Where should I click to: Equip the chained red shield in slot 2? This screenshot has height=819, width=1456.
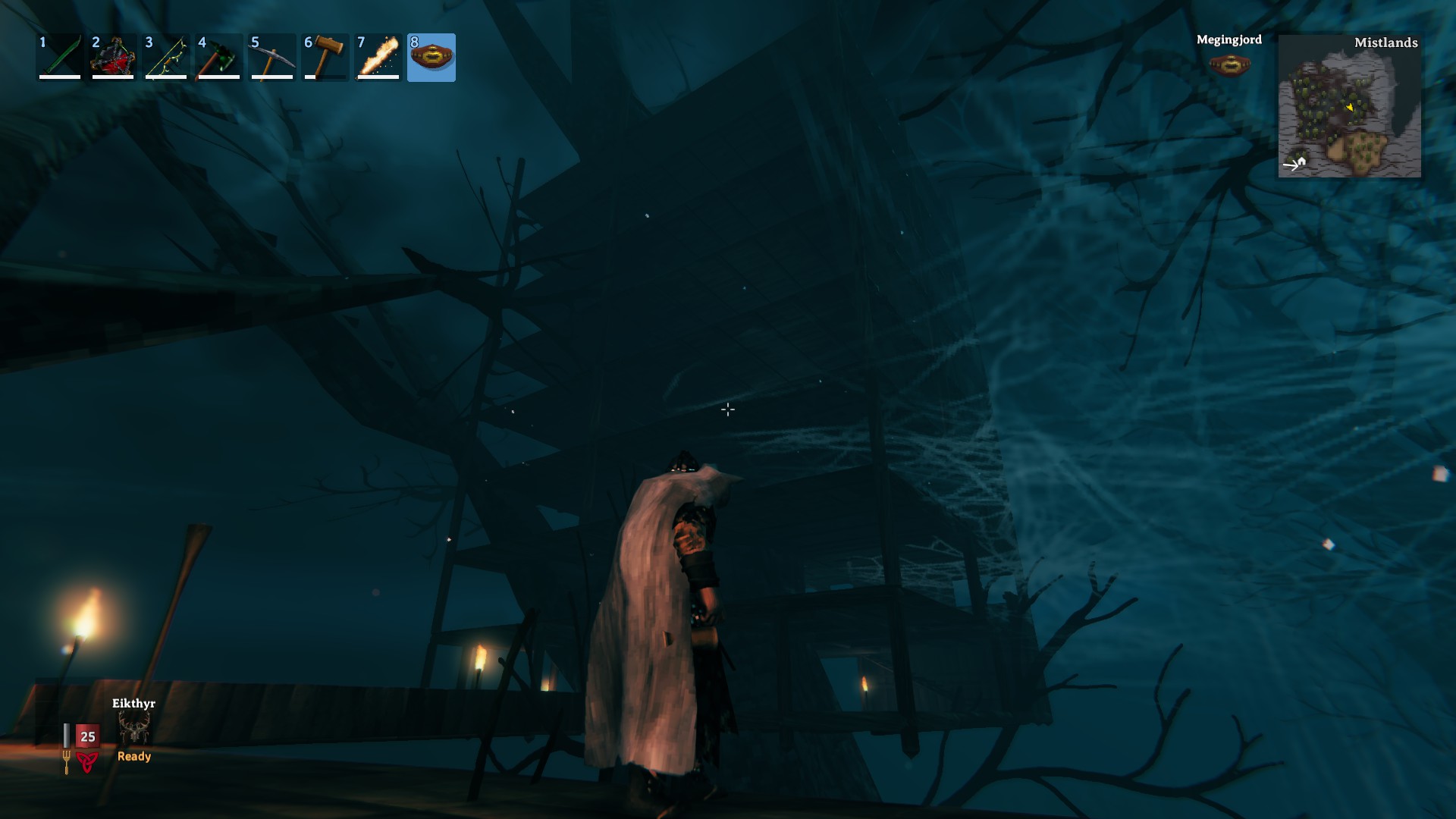click(113, 57)
